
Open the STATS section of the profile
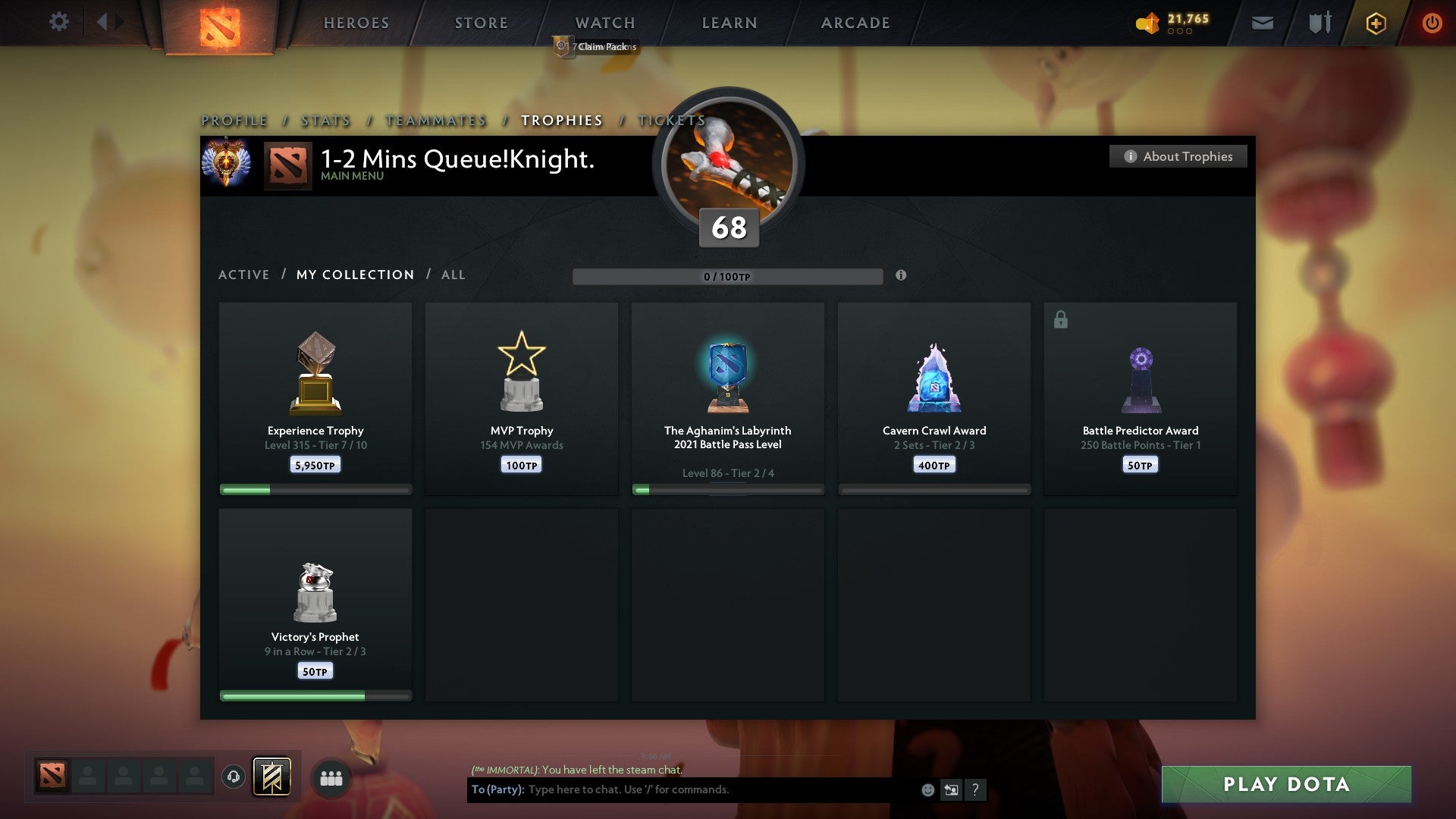click(x=325, y=120)
